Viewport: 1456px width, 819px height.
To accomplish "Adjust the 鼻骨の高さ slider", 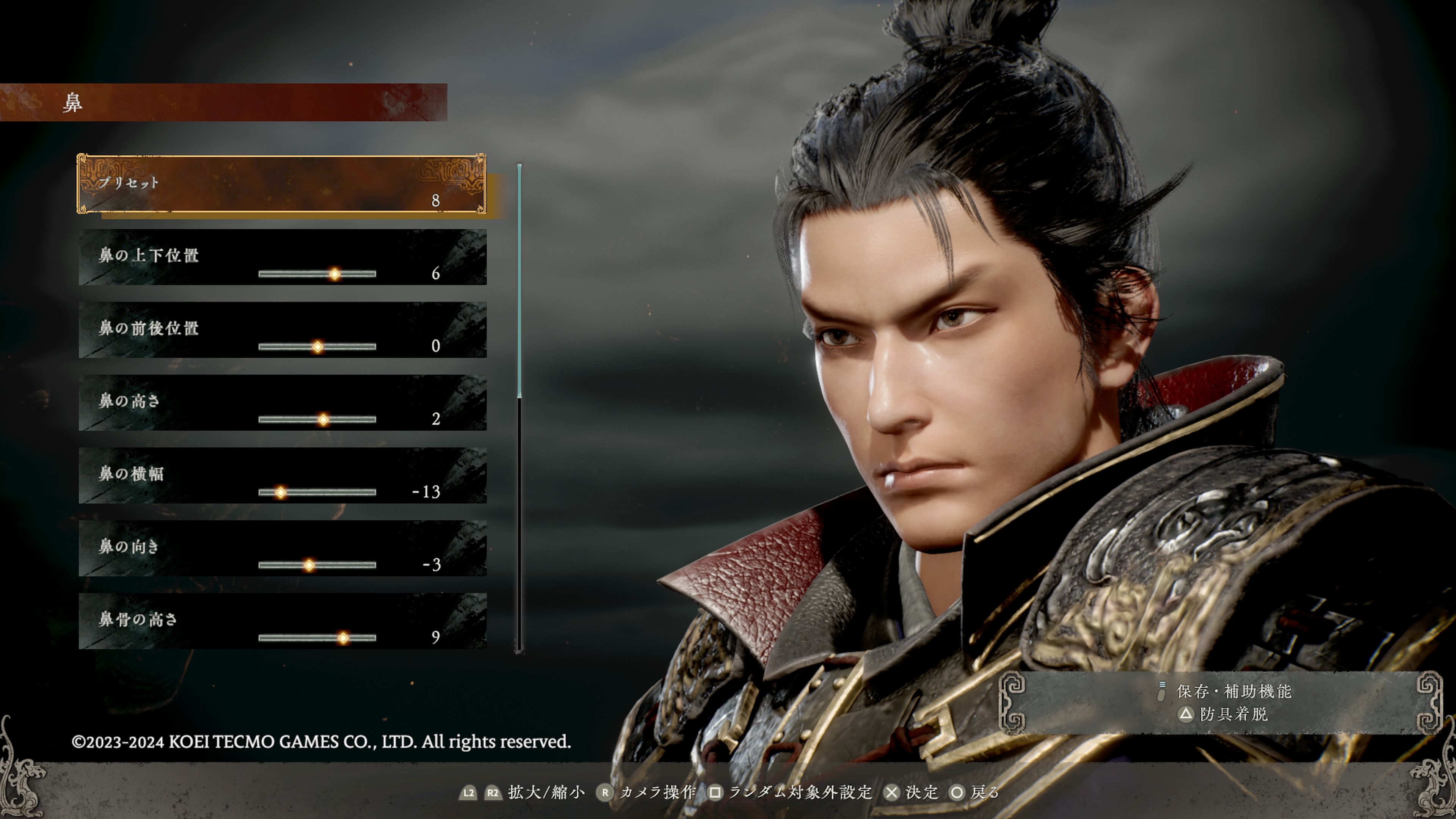I will click(317, 638).
